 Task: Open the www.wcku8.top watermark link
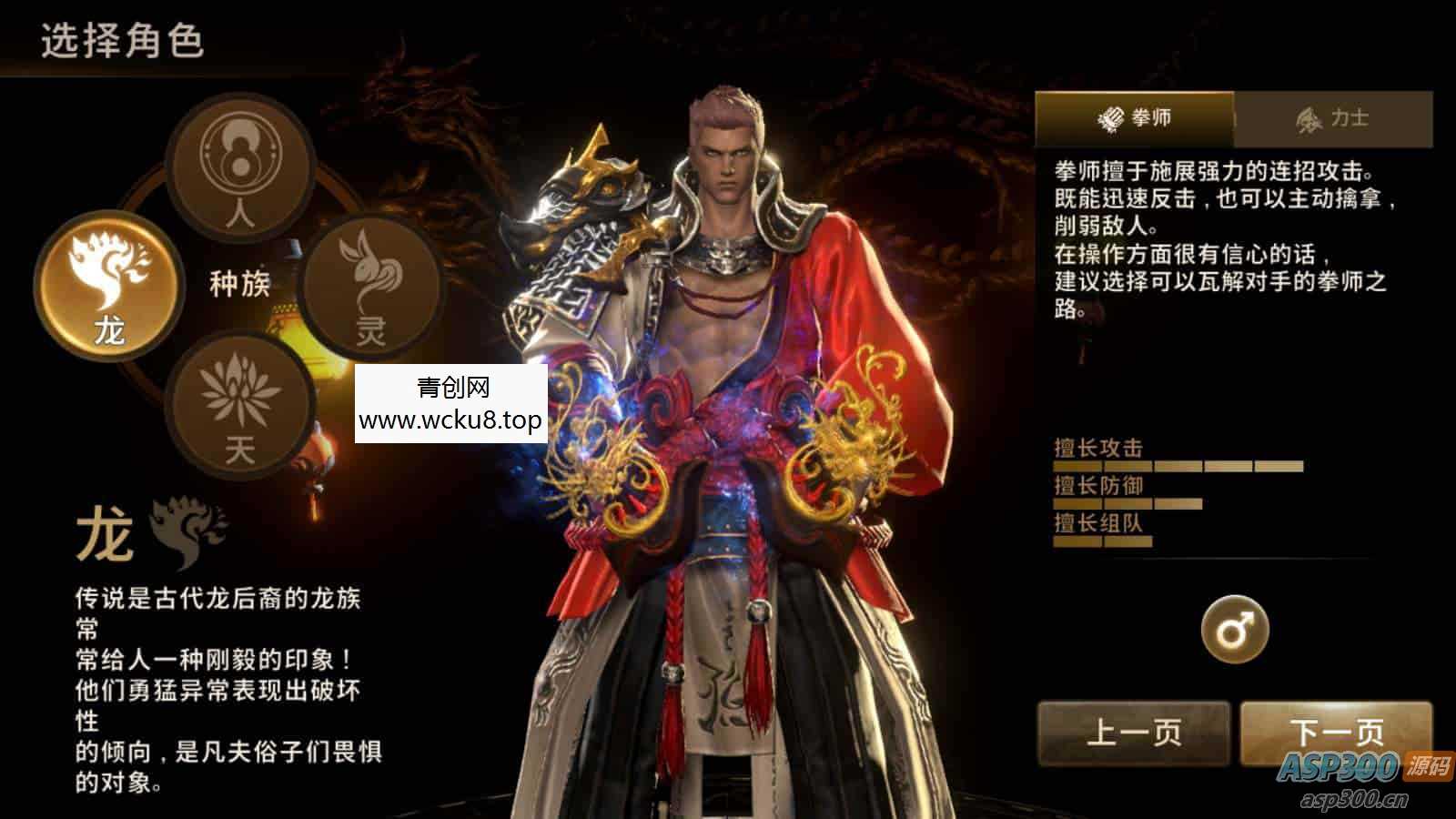click(452, 420)
